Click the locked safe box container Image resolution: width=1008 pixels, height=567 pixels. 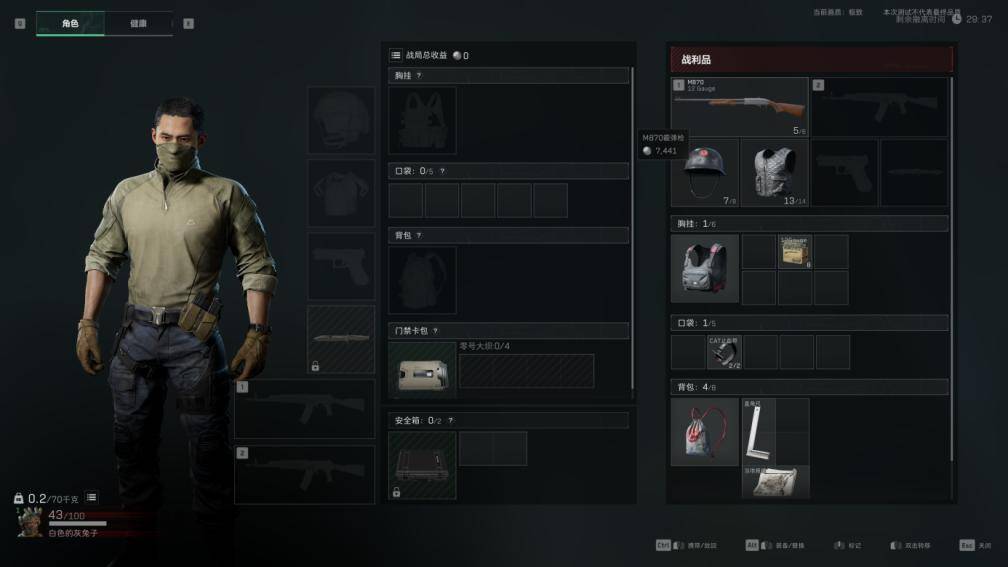[422, 465]
